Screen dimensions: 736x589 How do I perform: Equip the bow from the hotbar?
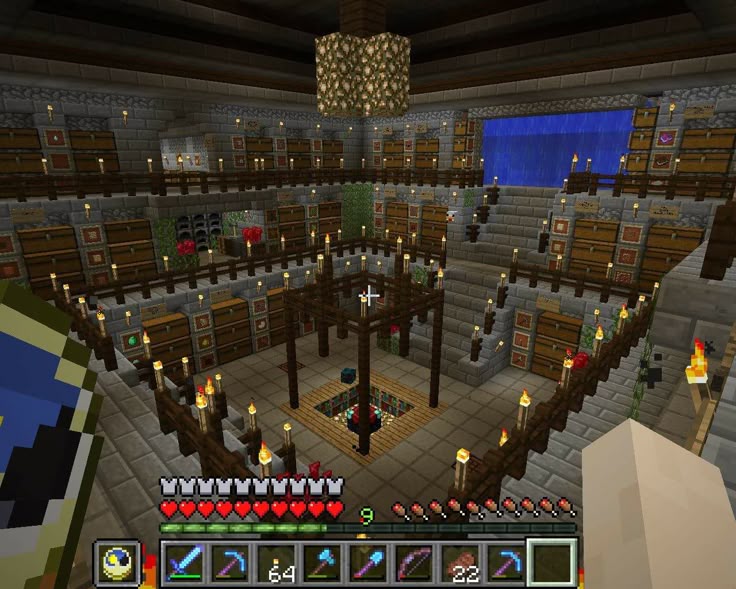(x=413, y=563)
